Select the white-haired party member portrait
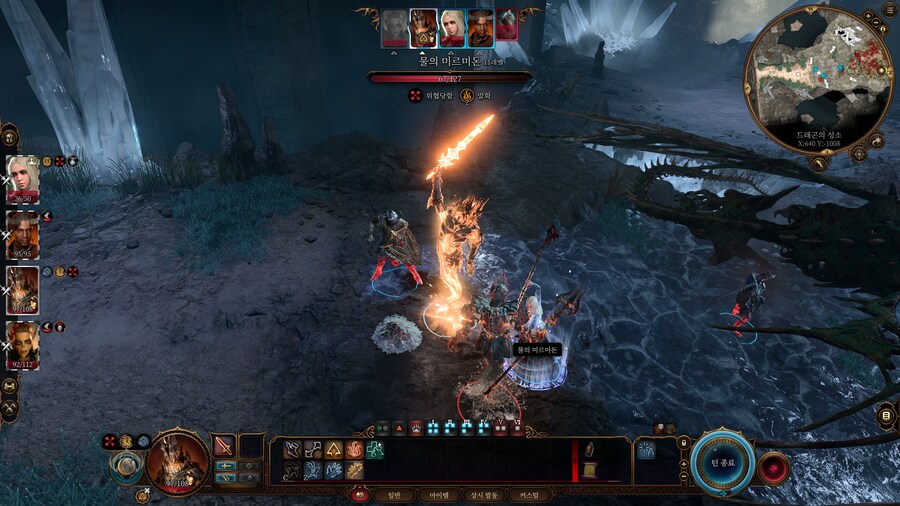Screen dimensions: 900x506 coord(22,177)
